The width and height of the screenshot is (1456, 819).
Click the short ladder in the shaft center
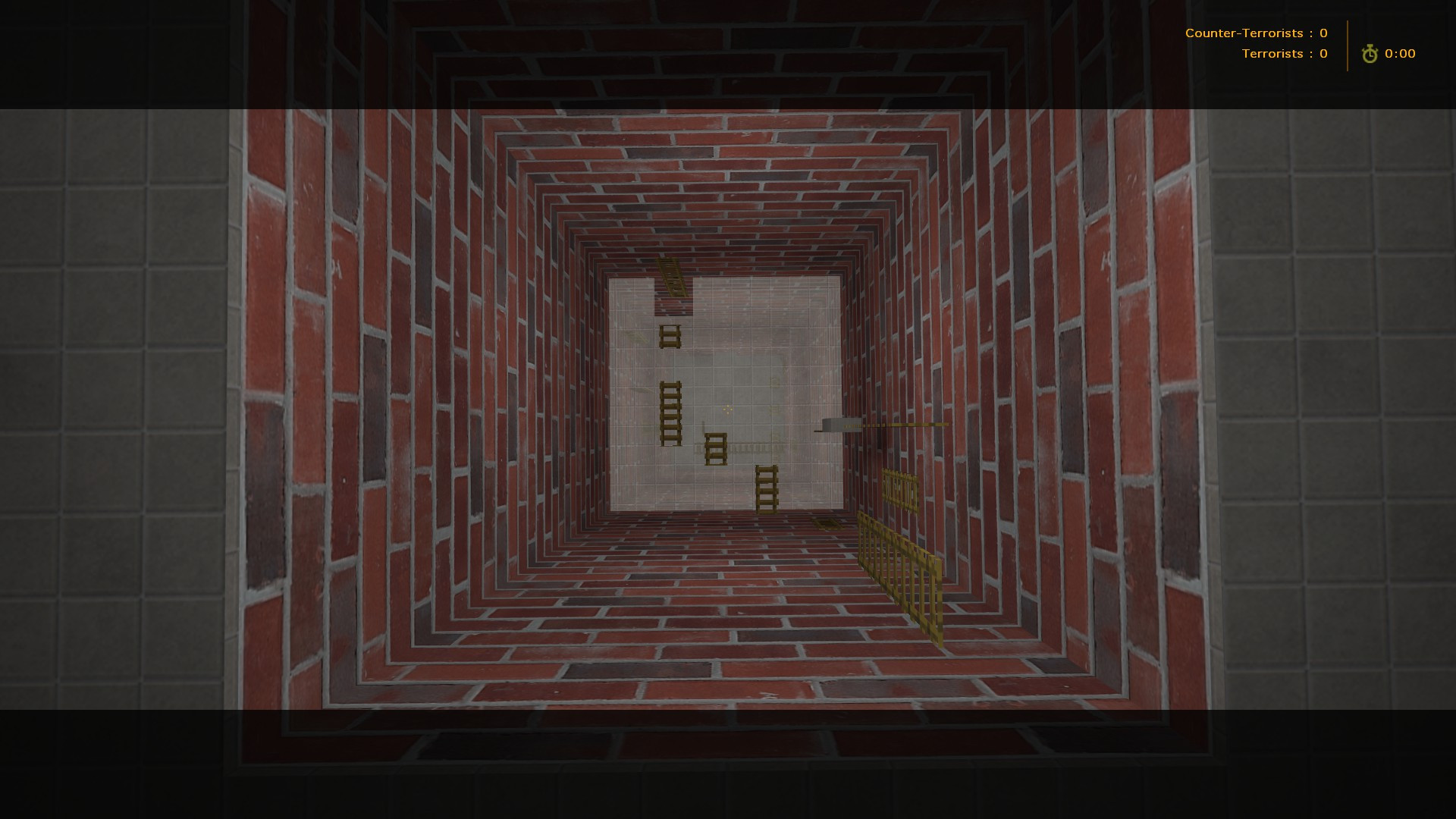coord(716,447)
